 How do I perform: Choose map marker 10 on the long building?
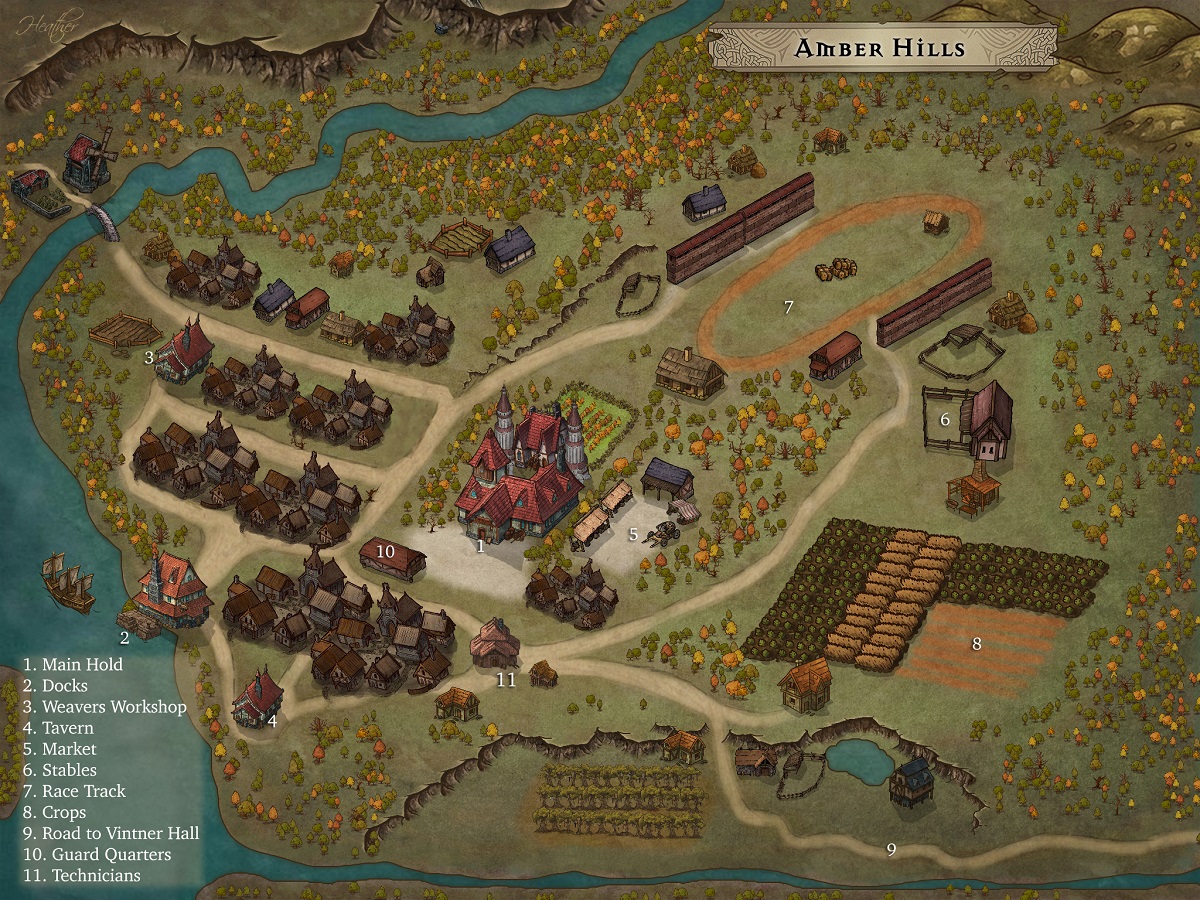point(386,551)
